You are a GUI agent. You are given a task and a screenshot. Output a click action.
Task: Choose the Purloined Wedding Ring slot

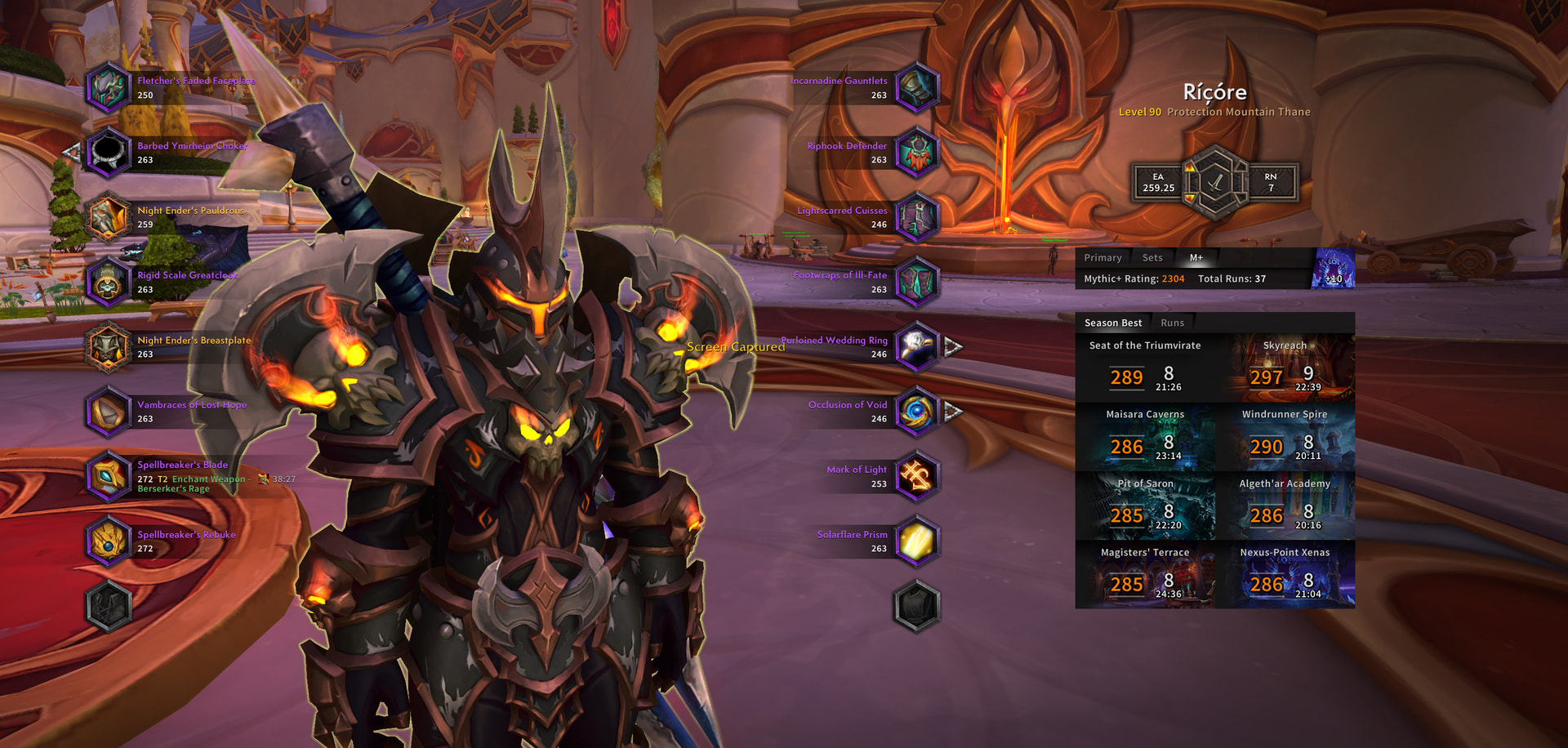pyautogui.click(x=917, y=347)
